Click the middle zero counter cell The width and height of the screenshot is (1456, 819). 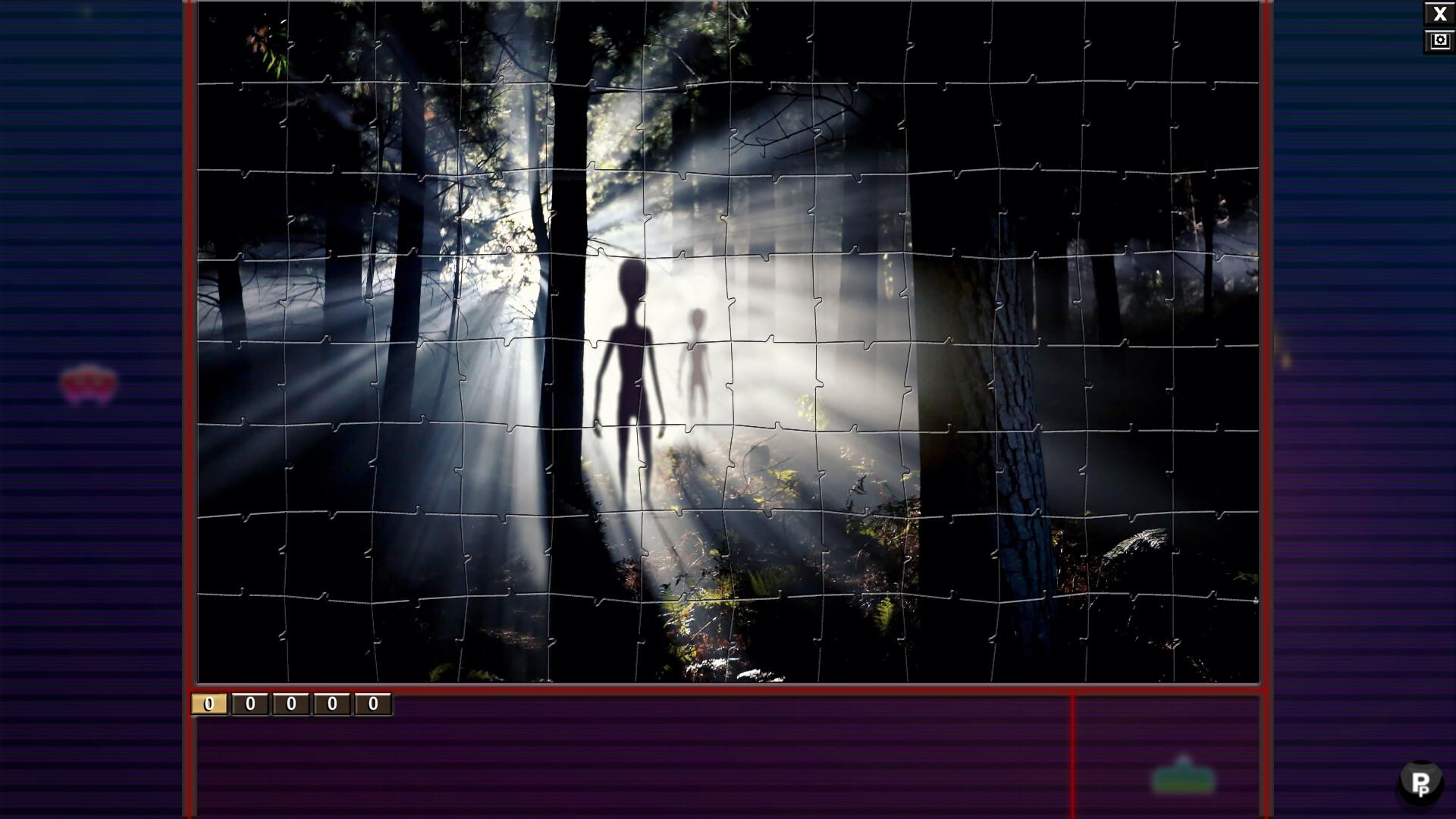(x=289, y=703)
